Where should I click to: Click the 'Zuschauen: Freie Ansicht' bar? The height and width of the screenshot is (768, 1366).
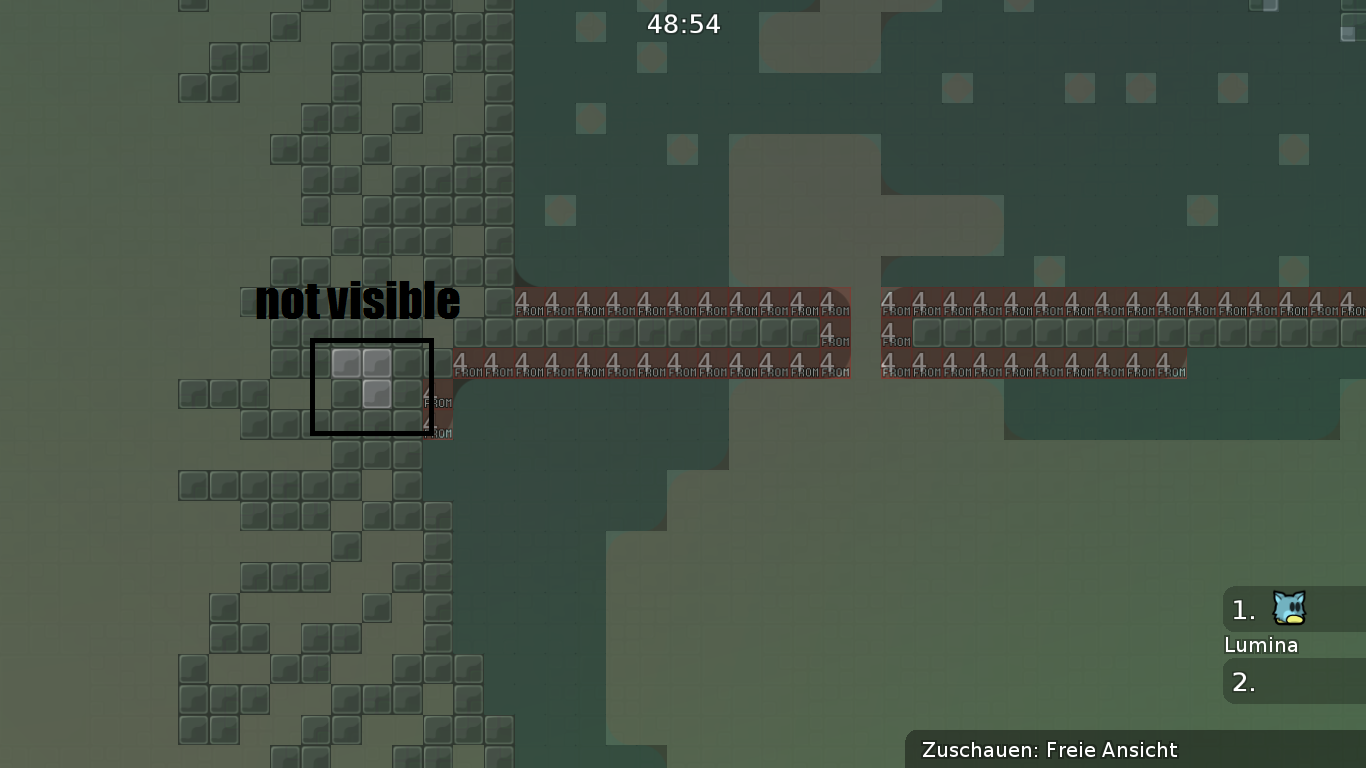click(1050, 750)
